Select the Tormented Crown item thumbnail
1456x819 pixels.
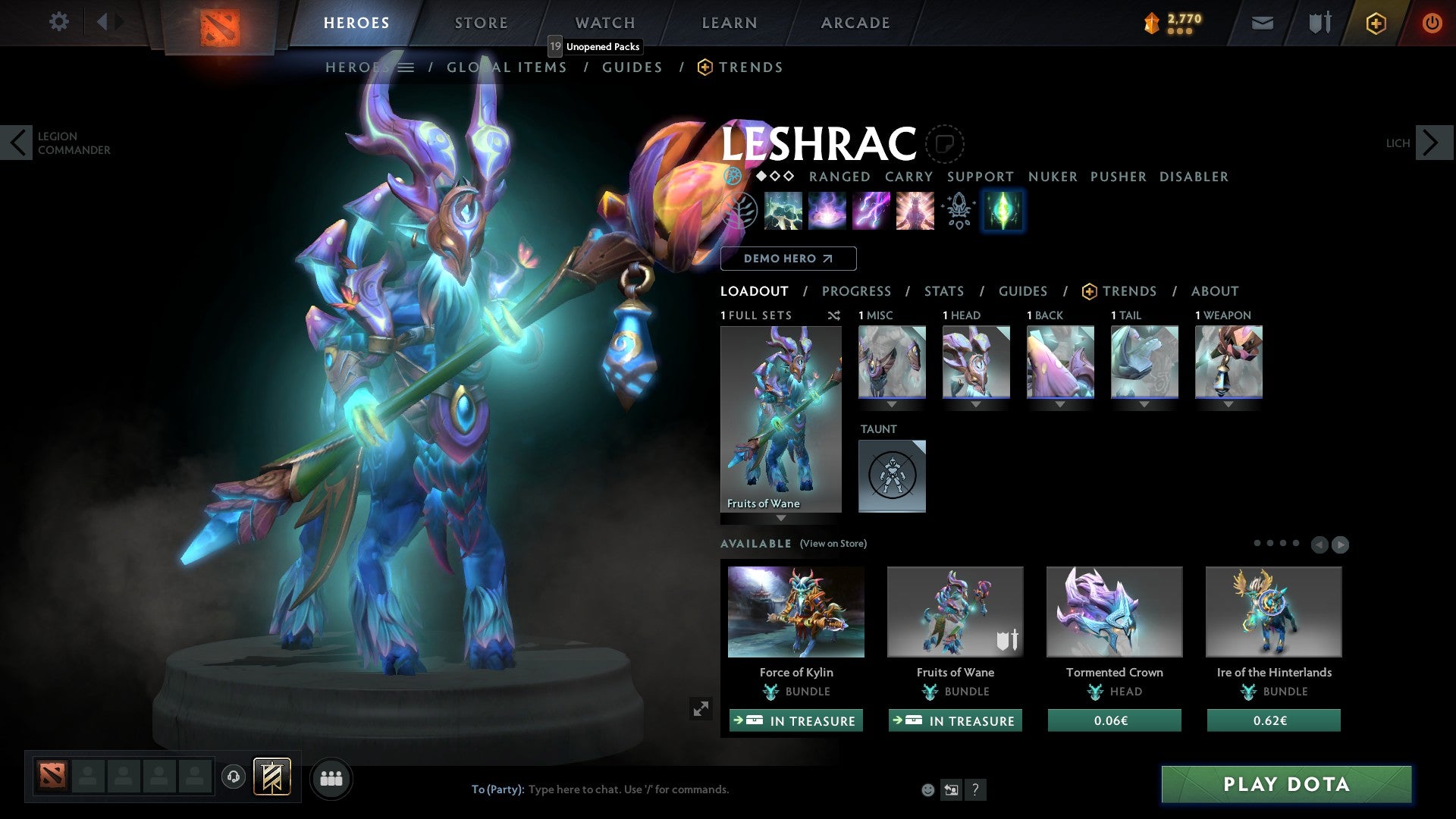[x=1113, y=611]
